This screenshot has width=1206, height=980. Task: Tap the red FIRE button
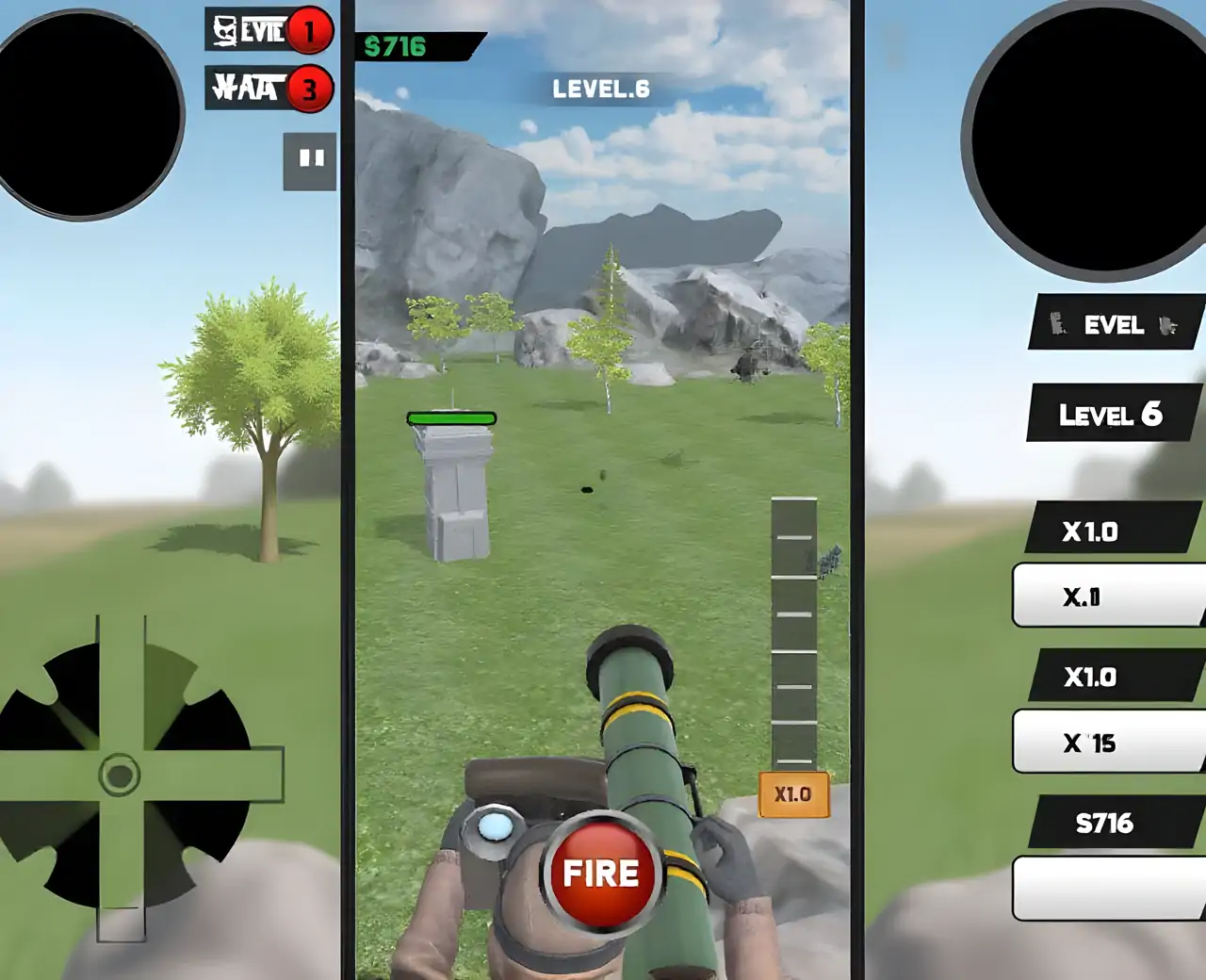pos(600,874)
